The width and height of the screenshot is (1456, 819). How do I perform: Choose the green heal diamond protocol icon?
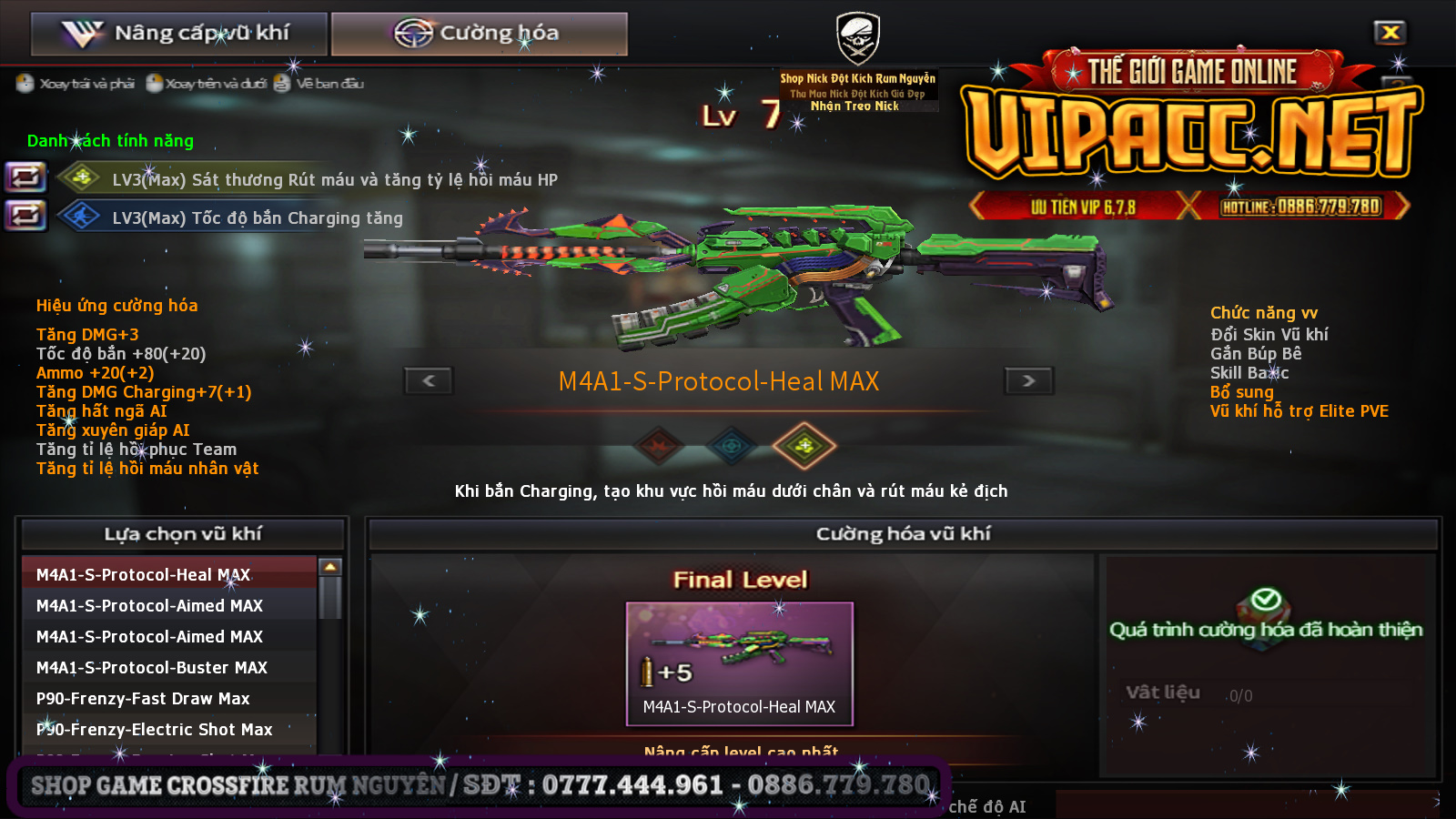[x=804, y=445]
